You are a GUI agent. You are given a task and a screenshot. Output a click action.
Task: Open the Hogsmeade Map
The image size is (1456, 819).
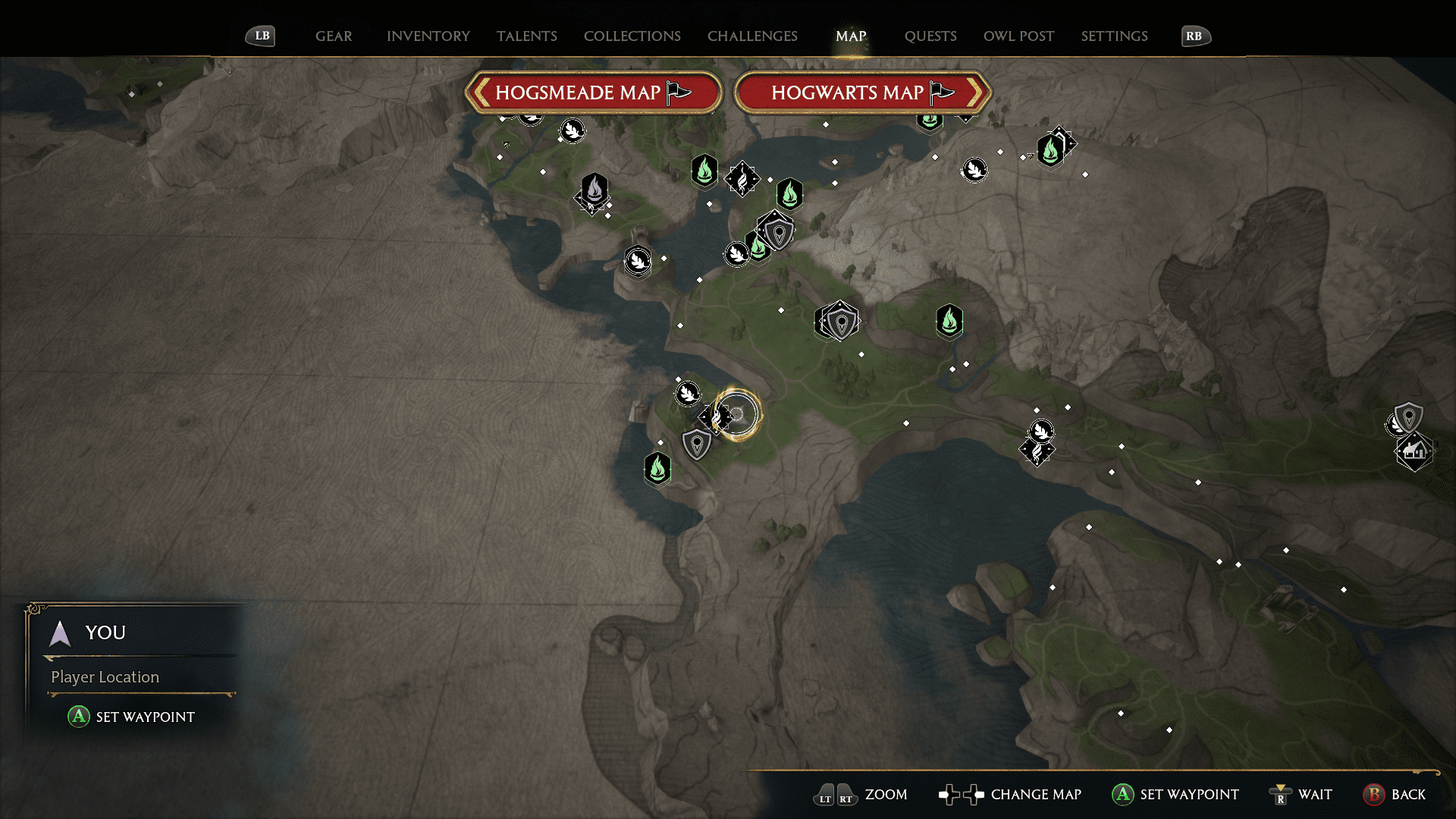(594, 93)
